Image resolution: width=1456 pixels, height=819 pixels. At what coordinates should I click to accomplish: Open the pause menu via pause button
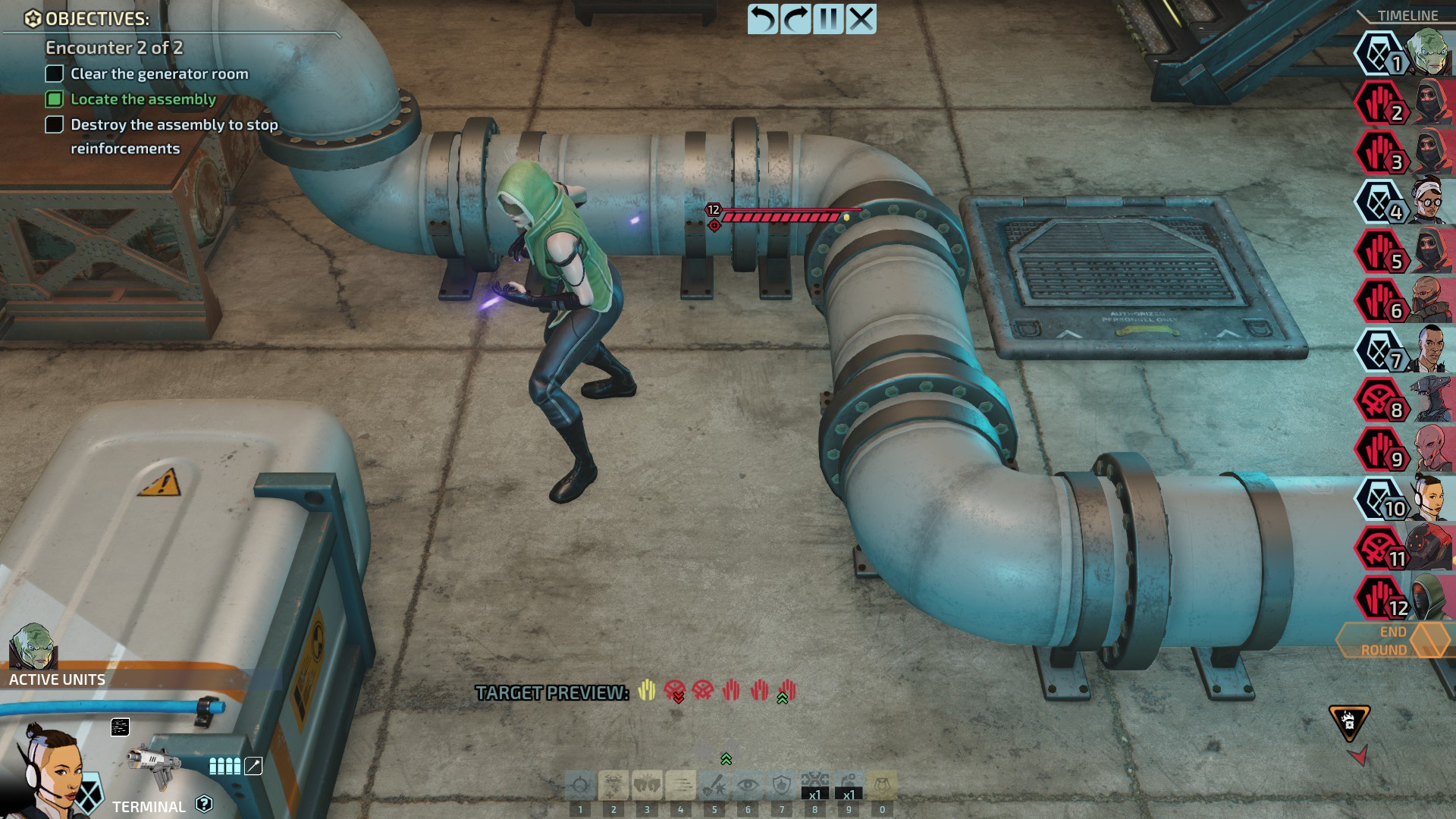tap(828, 19)
